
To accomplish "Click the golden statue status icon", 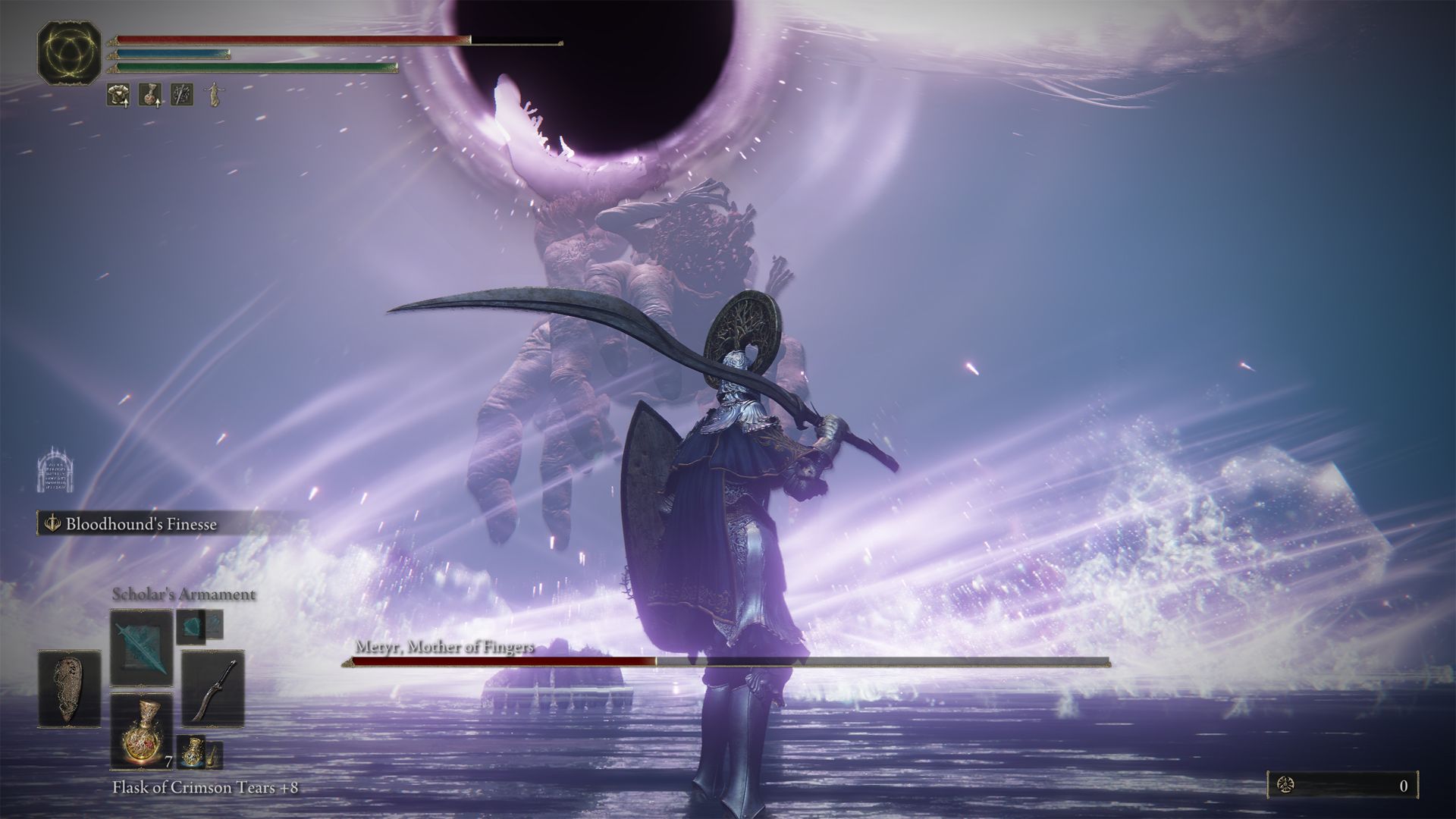I will (x=213, y=95).
